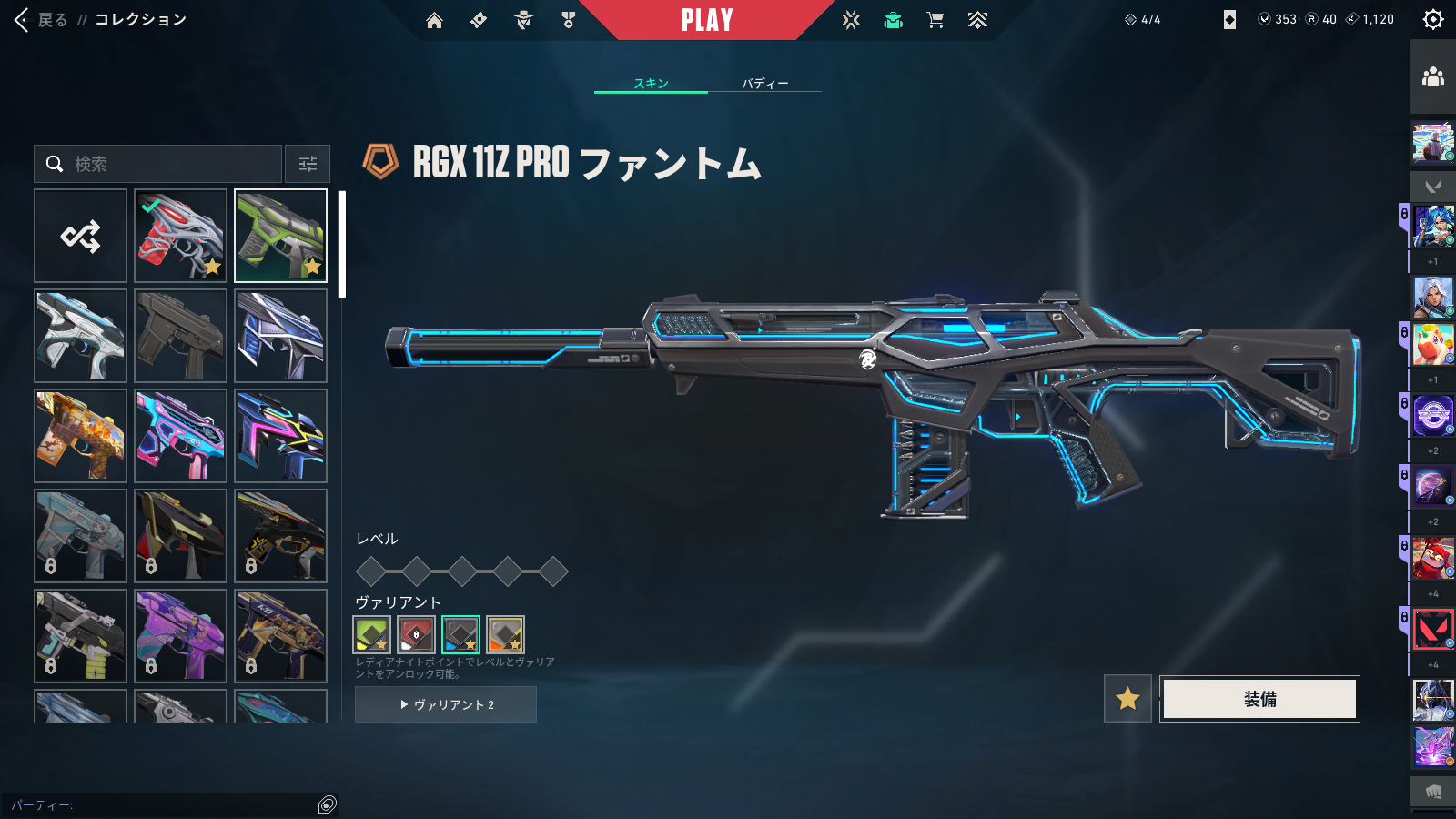Go back with the 戻る button
This screenshot has width=1456, height=819.
pyautogui.click(x=42, y=20)
